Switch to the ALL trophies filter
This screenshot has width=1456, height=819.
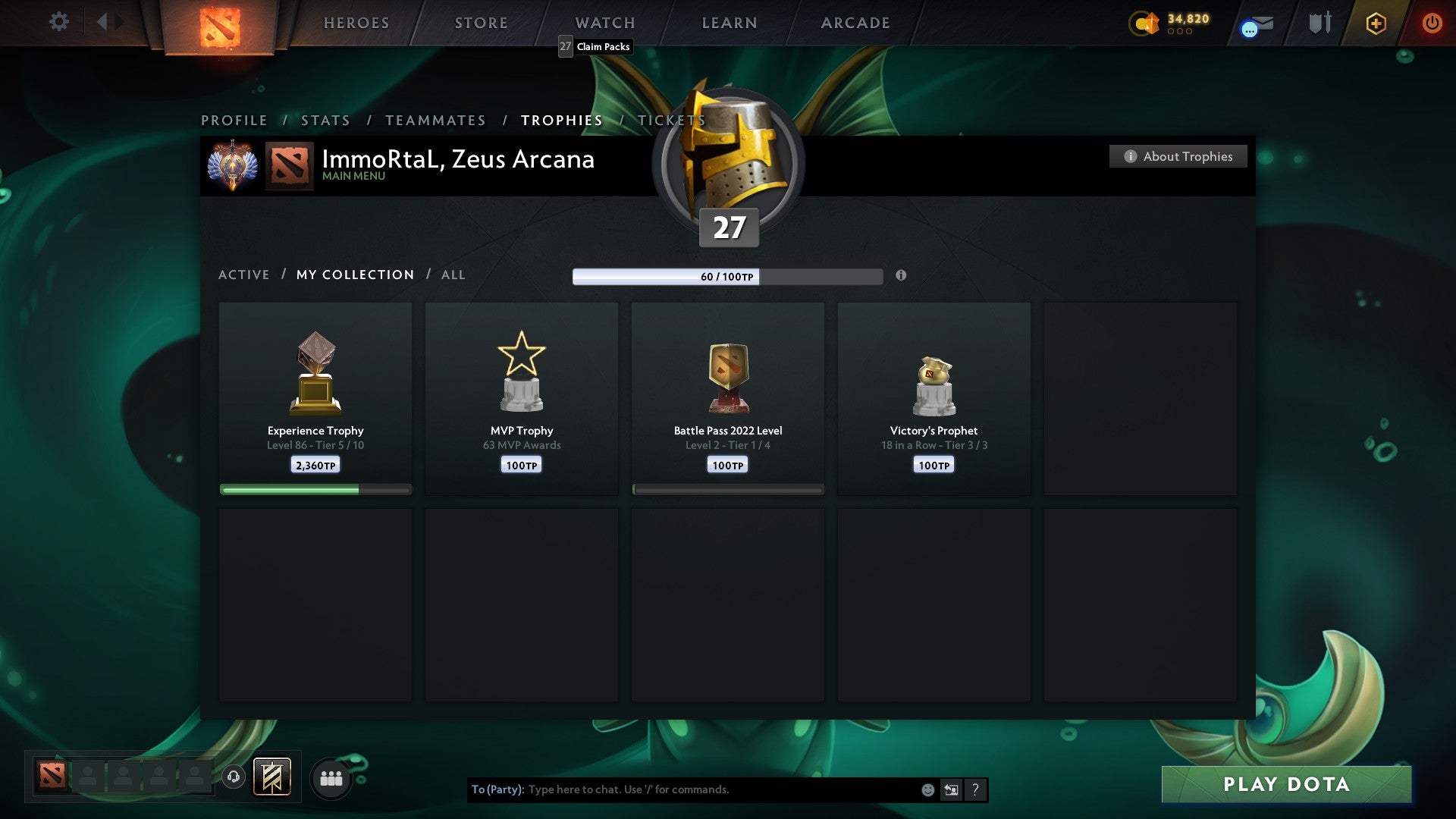click(x=453, y=275)
